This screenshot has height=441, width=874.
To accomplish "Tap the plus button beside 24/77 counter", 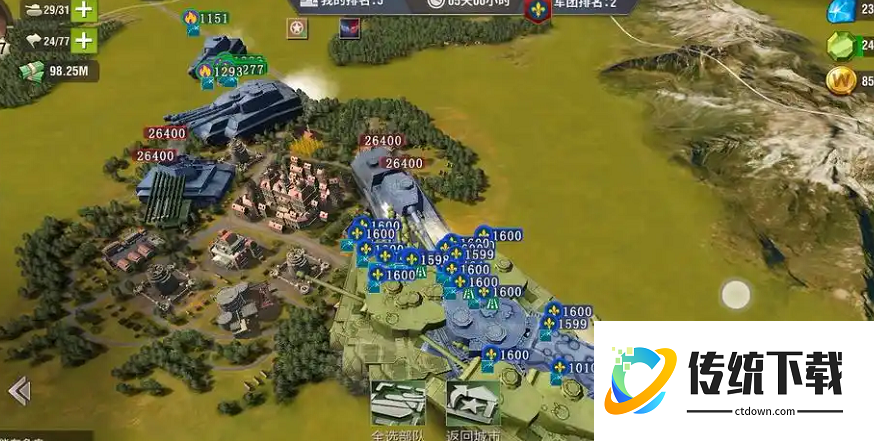I will click(x=84, y=41).
